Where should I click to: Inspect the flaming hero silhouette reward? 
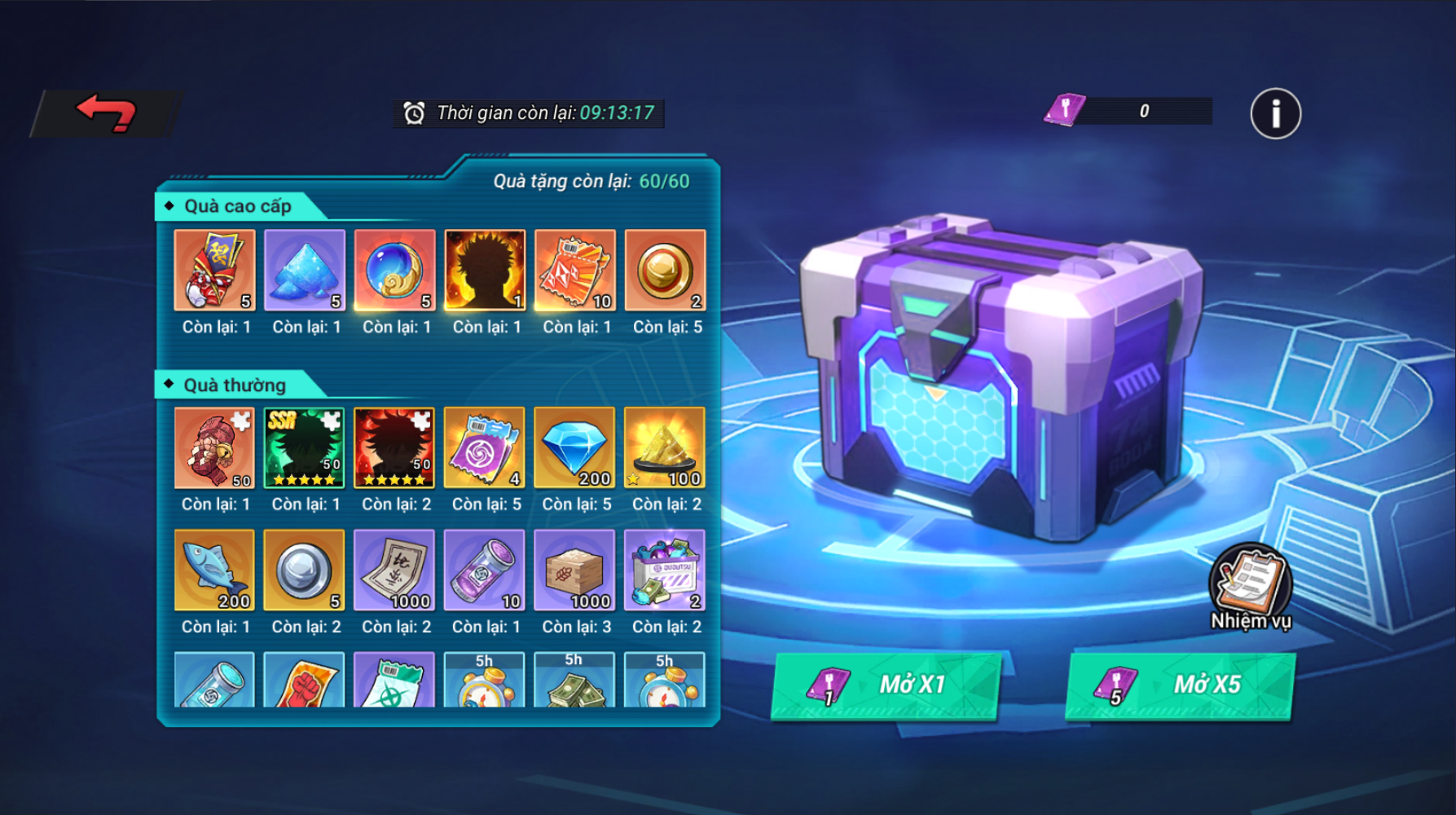(x=485, y=271)
